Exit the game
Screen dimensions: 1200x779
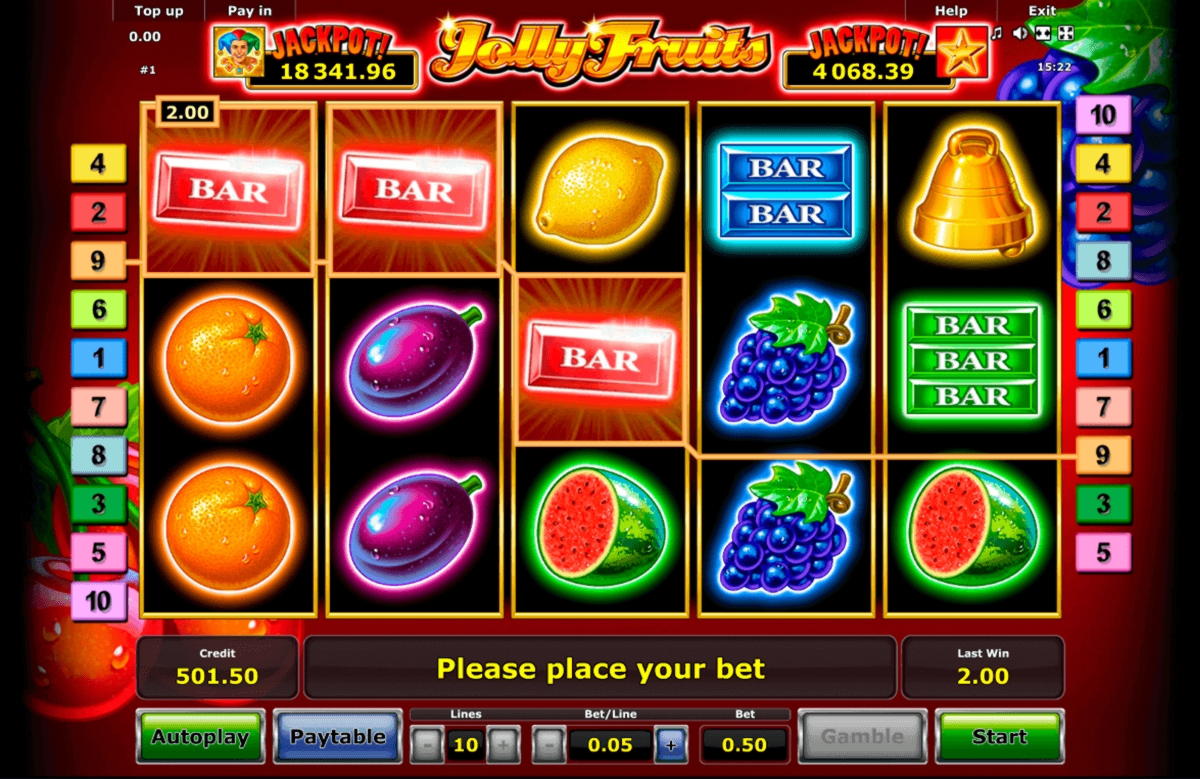pos(1042,11)
